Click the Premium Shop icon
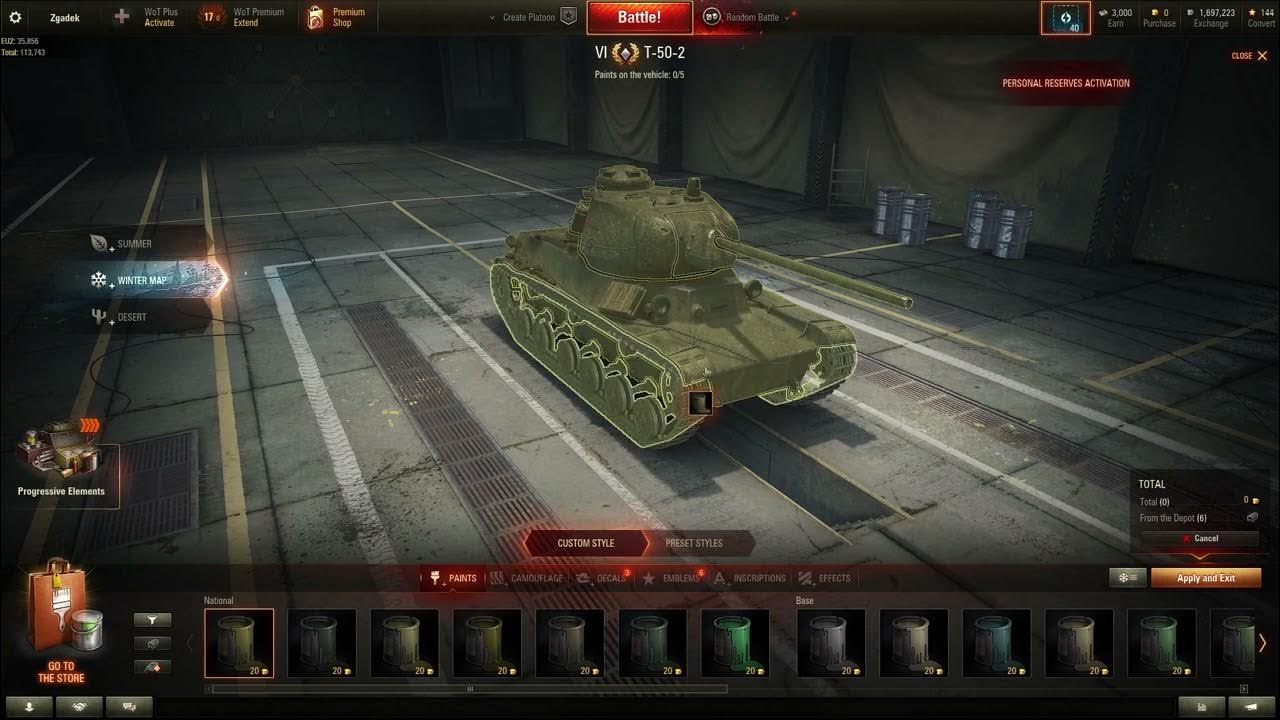Image resolution: width=1280 pixels, height=720 pixels. 315,16
